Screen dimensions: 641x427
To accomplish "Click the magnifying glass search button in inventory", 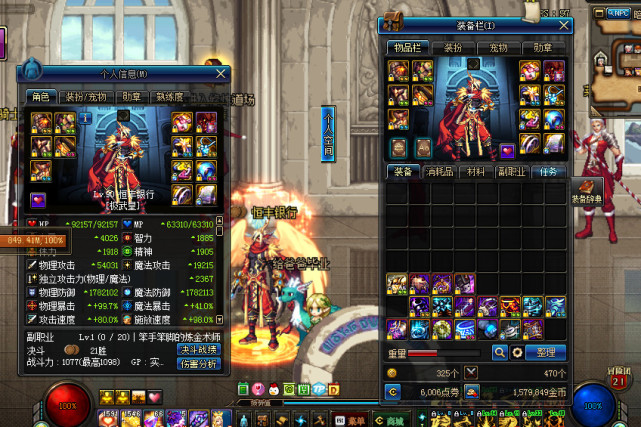I will click(x=499, y=353).
